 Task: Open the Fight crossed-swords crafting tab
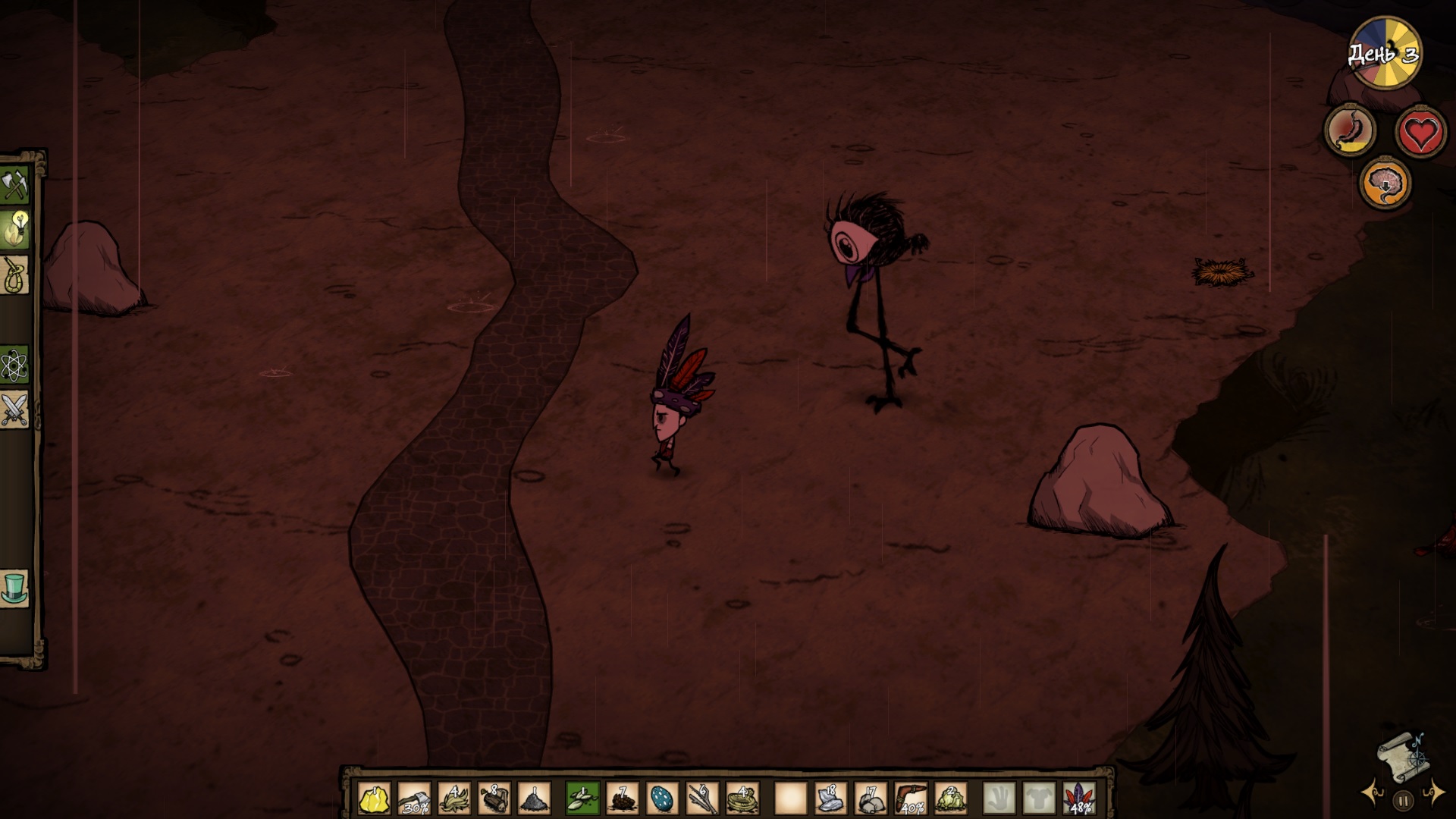15,409
